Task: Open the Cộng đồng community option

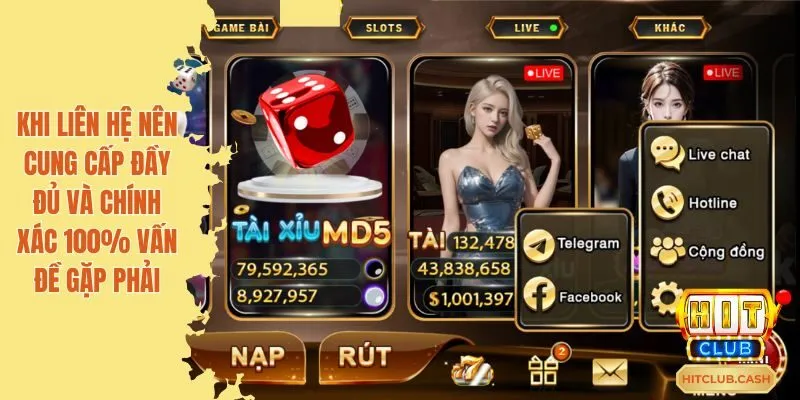Action: 706,251
